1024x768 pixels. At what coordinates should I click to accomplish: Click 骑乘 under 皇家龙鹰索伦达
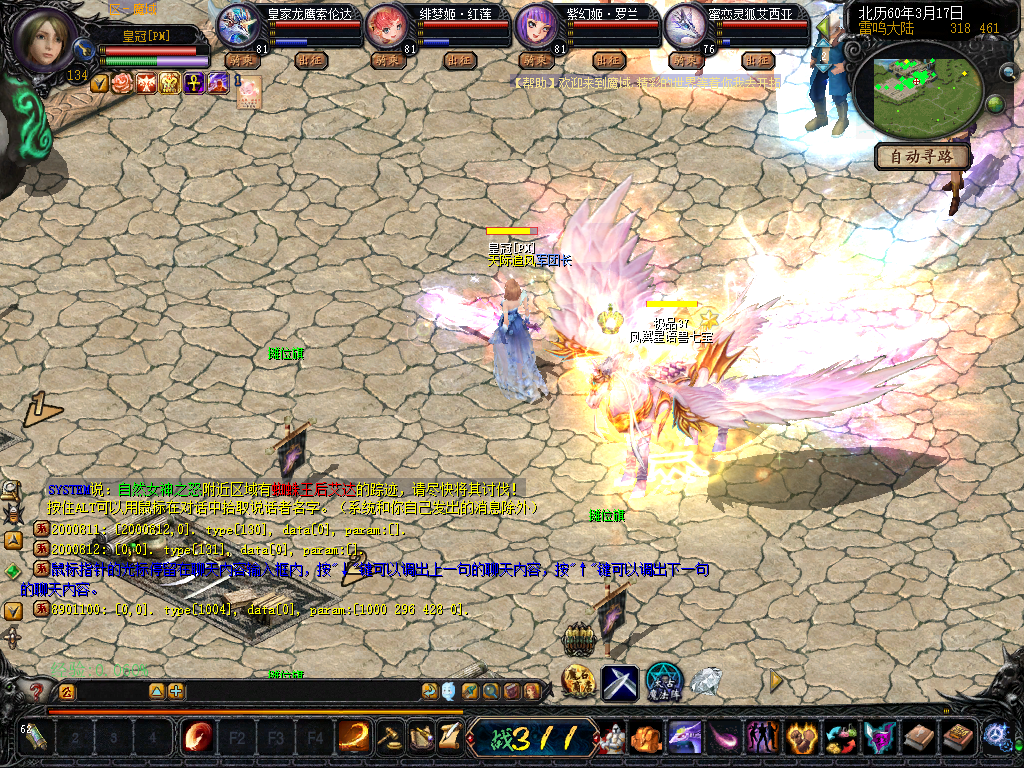pyautogui.click(x=240, y=60)
